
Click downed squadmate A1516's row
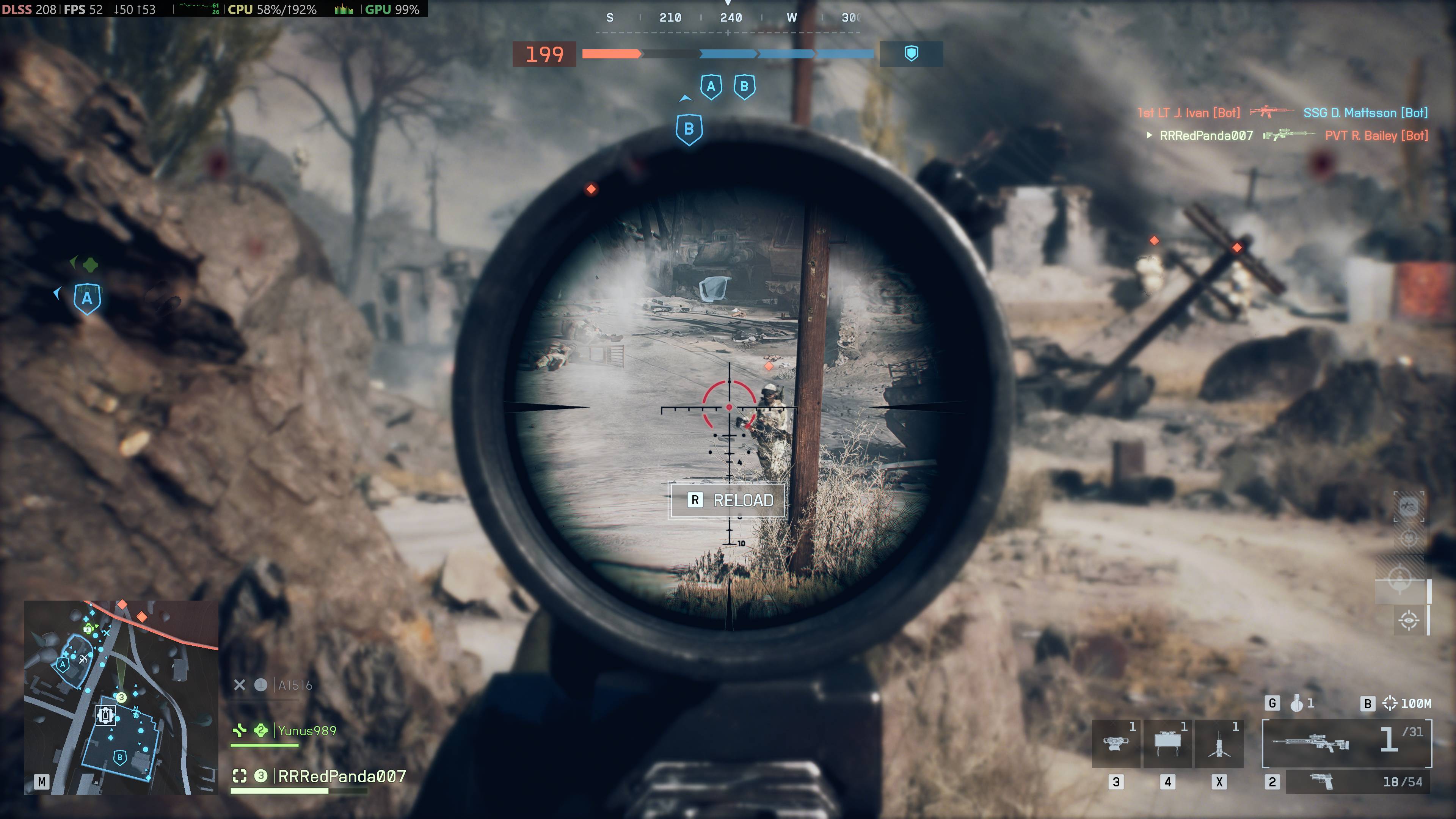pyautogui.click(x=294, y=685)
